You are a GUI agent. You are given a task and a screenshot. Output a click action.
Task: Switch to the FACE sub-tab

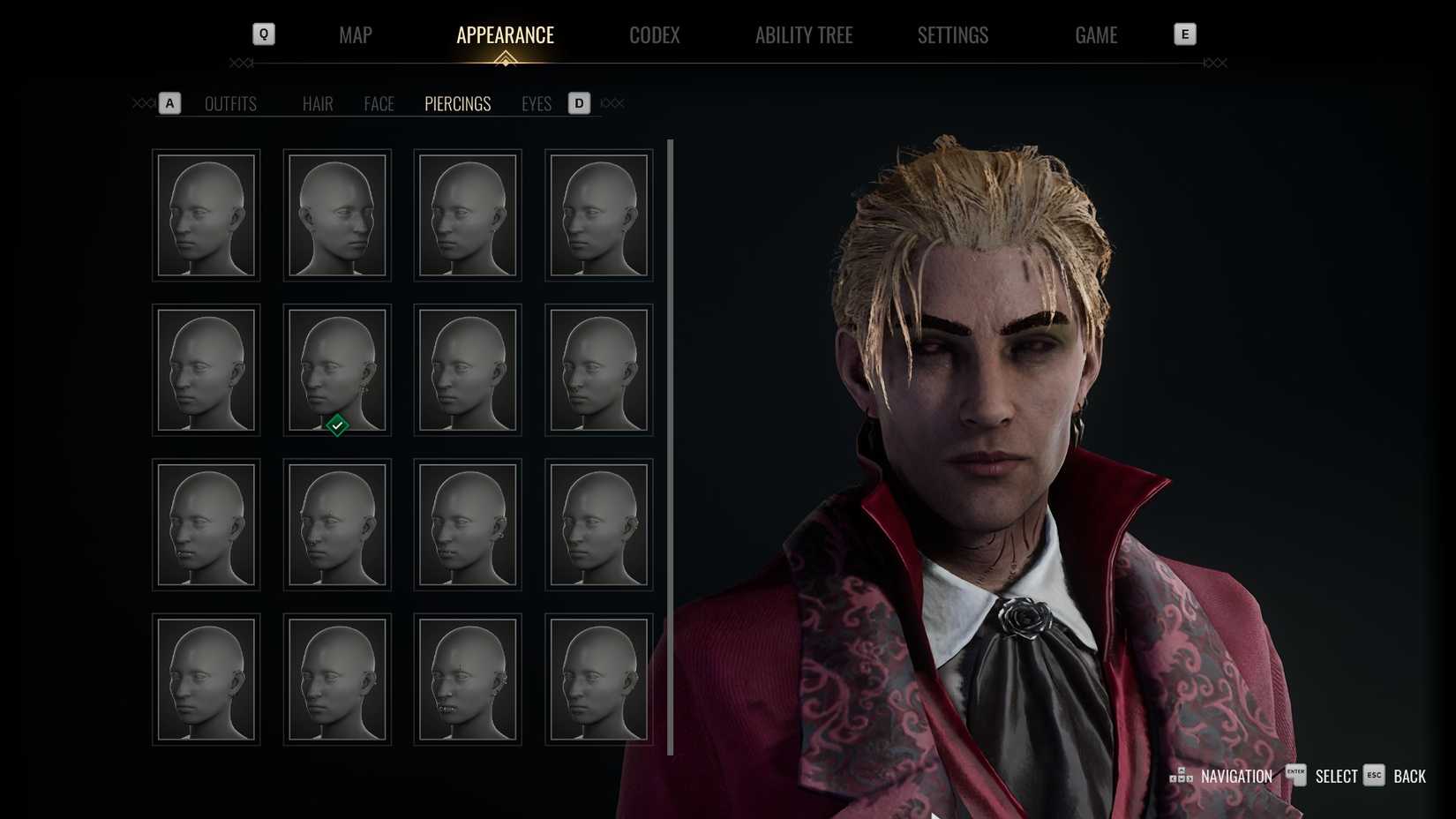379,103
